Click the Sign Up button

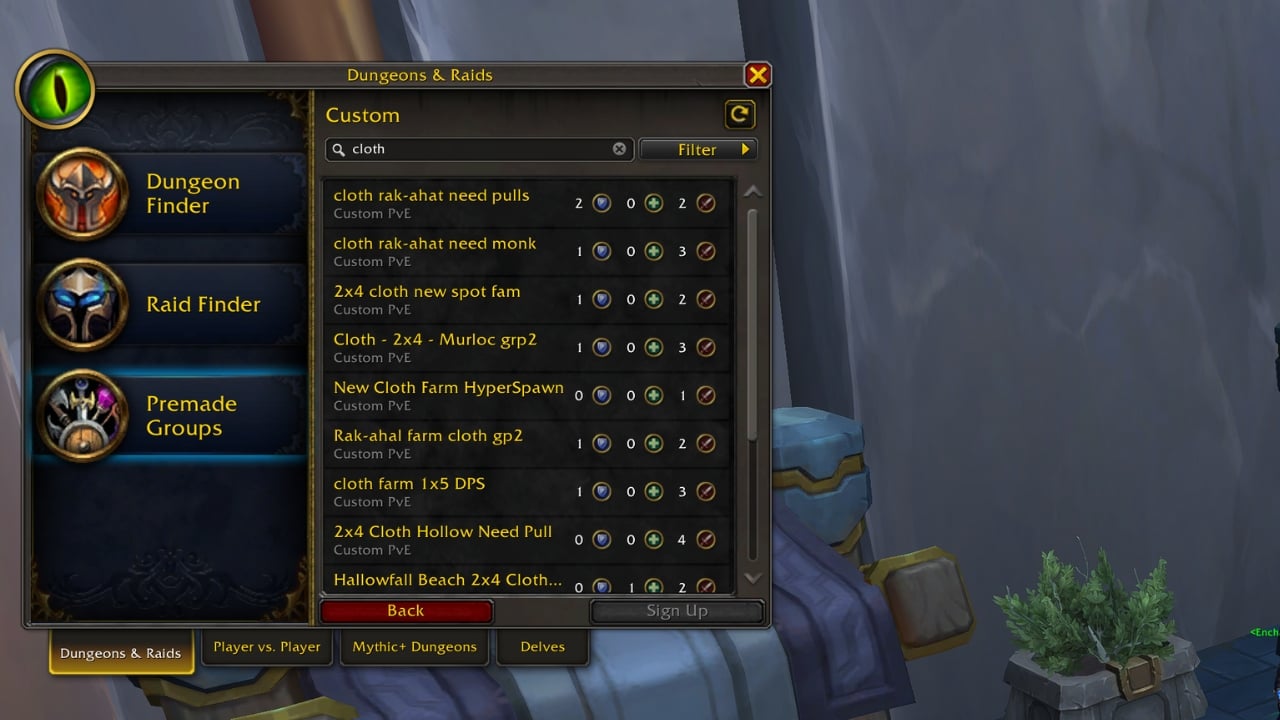[678, 611]
